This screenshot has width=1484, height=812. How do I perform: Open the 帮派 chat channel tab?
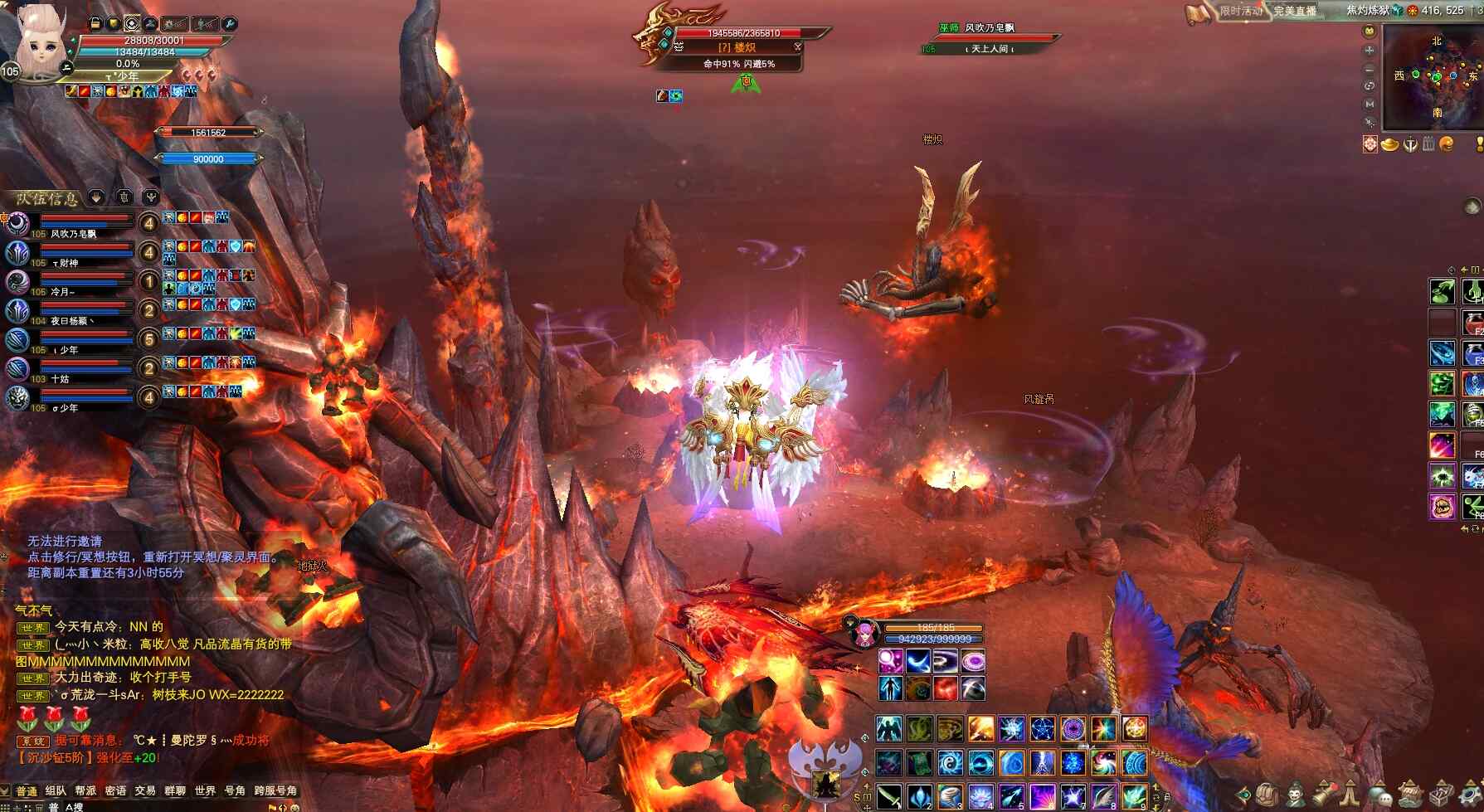pyautogui.click(x=85, y=790)
